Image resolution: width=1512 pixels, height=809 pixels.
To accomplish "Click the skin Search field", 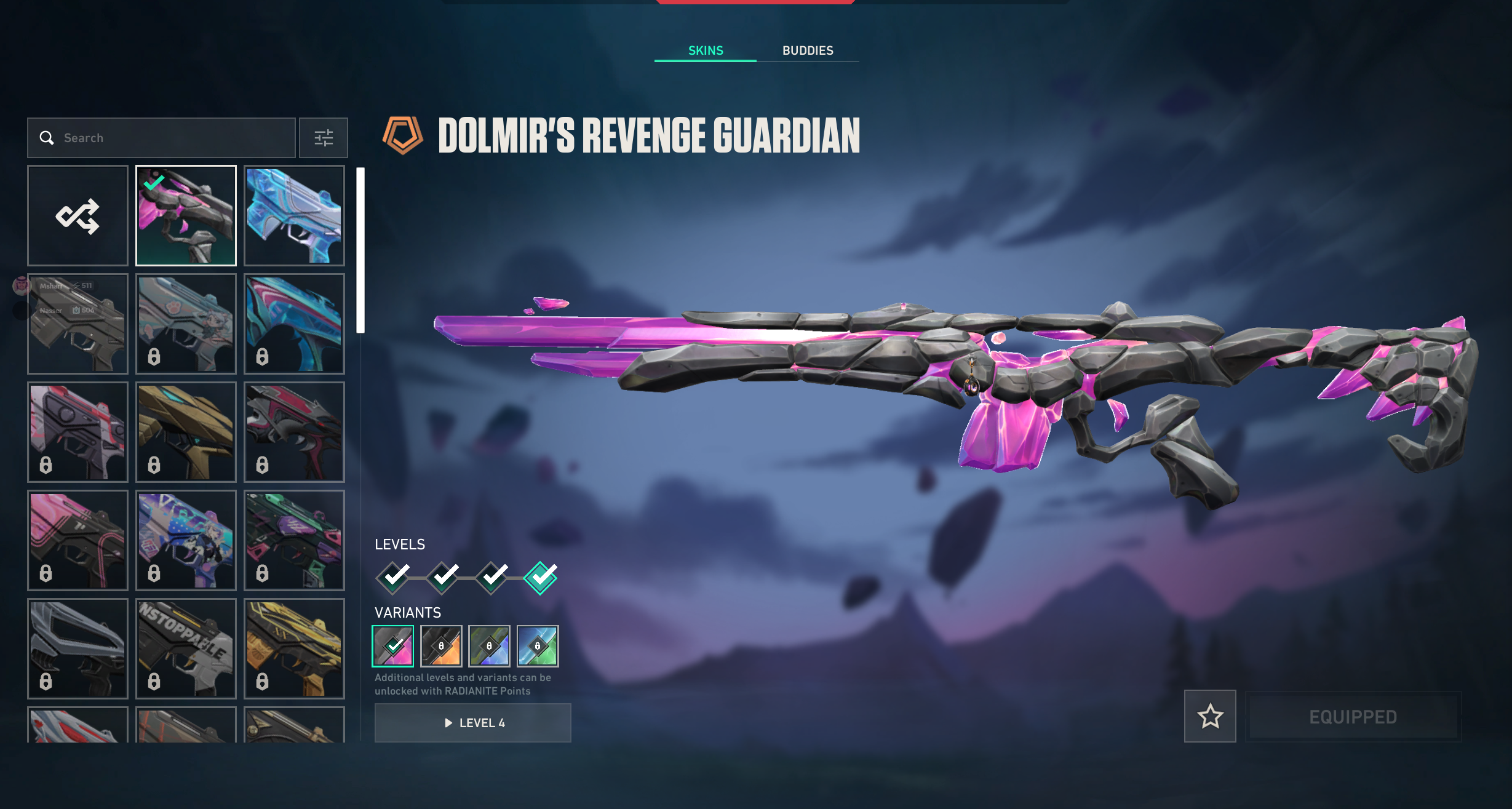I will 166,138.
